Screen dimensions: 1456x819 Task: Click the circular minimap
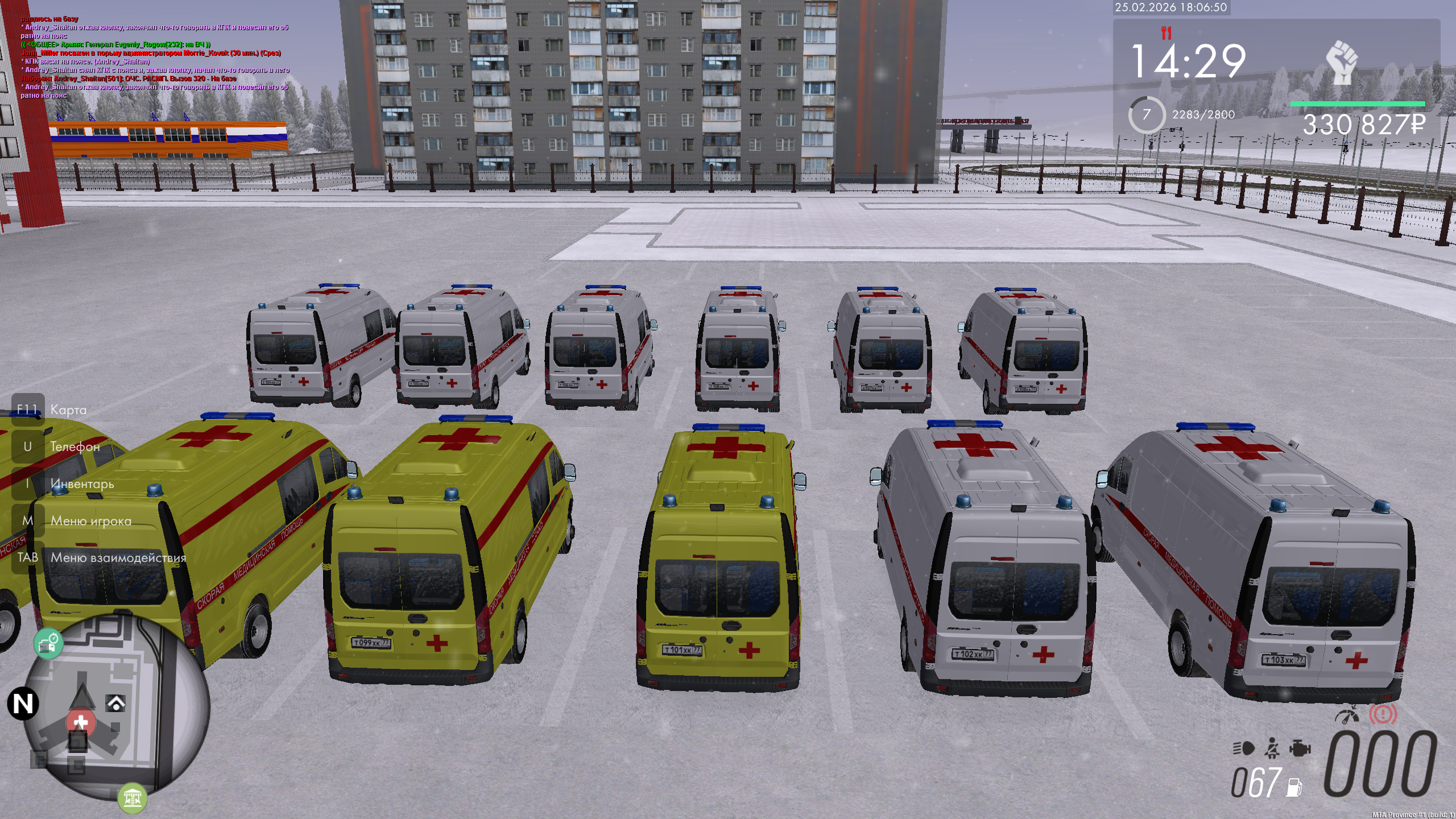pos(118,707)
